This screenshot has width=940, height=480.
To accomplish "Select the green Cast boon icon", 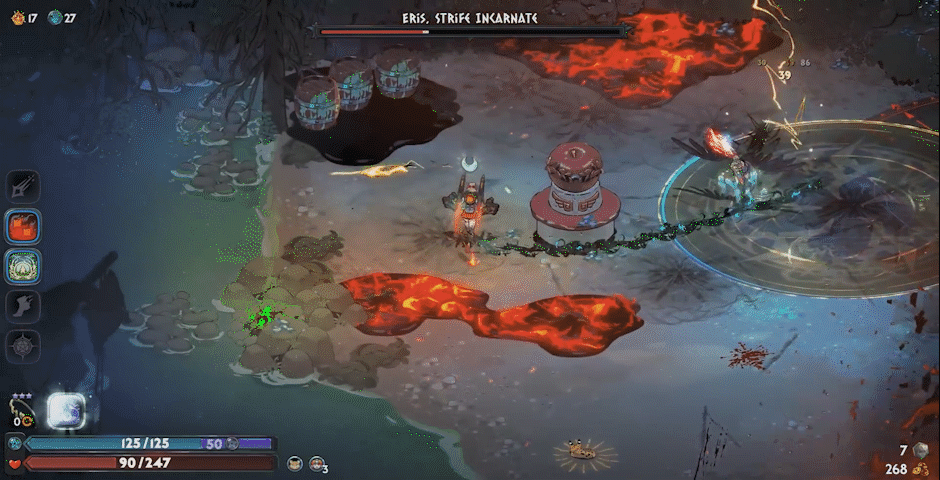I will [x=24, y=266].
